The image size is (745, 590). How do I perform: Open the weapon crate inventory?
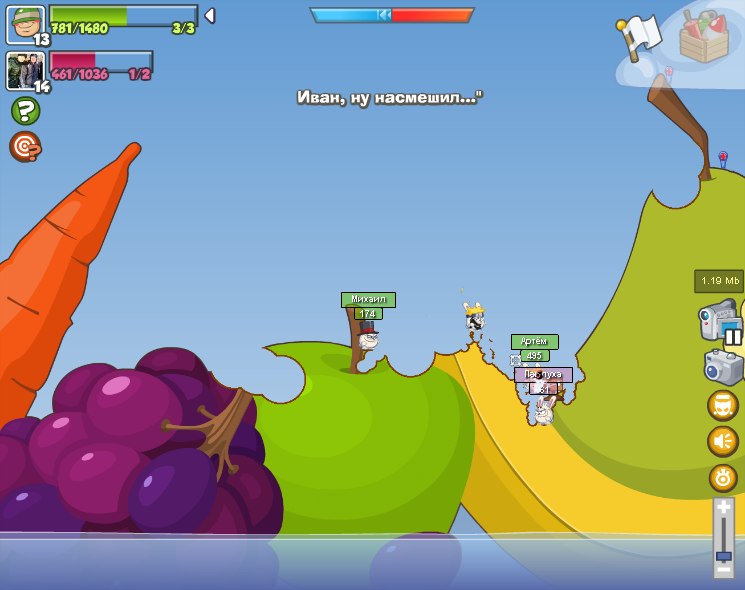point(704,38)
